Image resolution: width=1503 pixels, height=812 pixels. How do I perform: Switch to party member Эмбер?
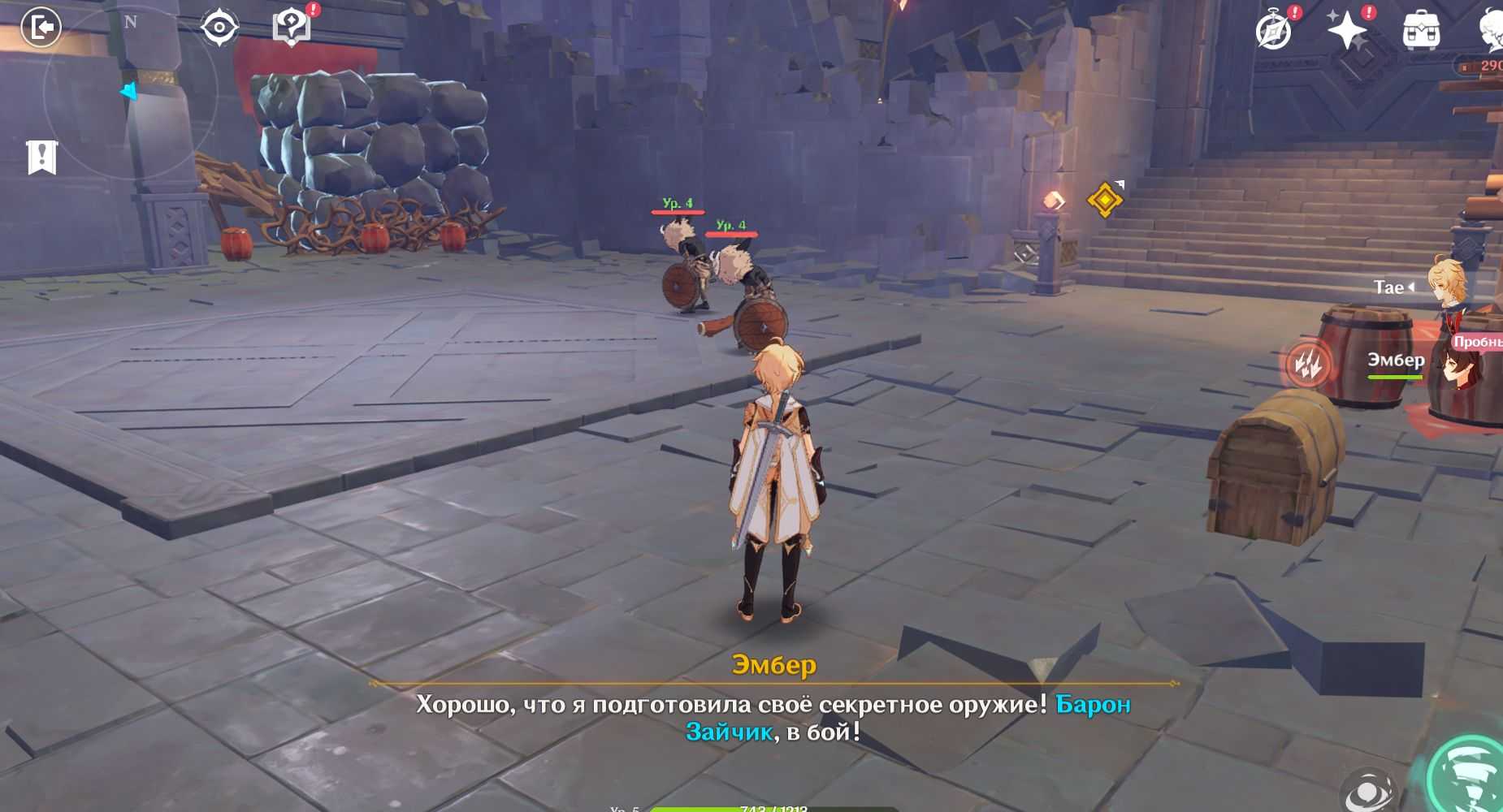(x=1454, y=367)
